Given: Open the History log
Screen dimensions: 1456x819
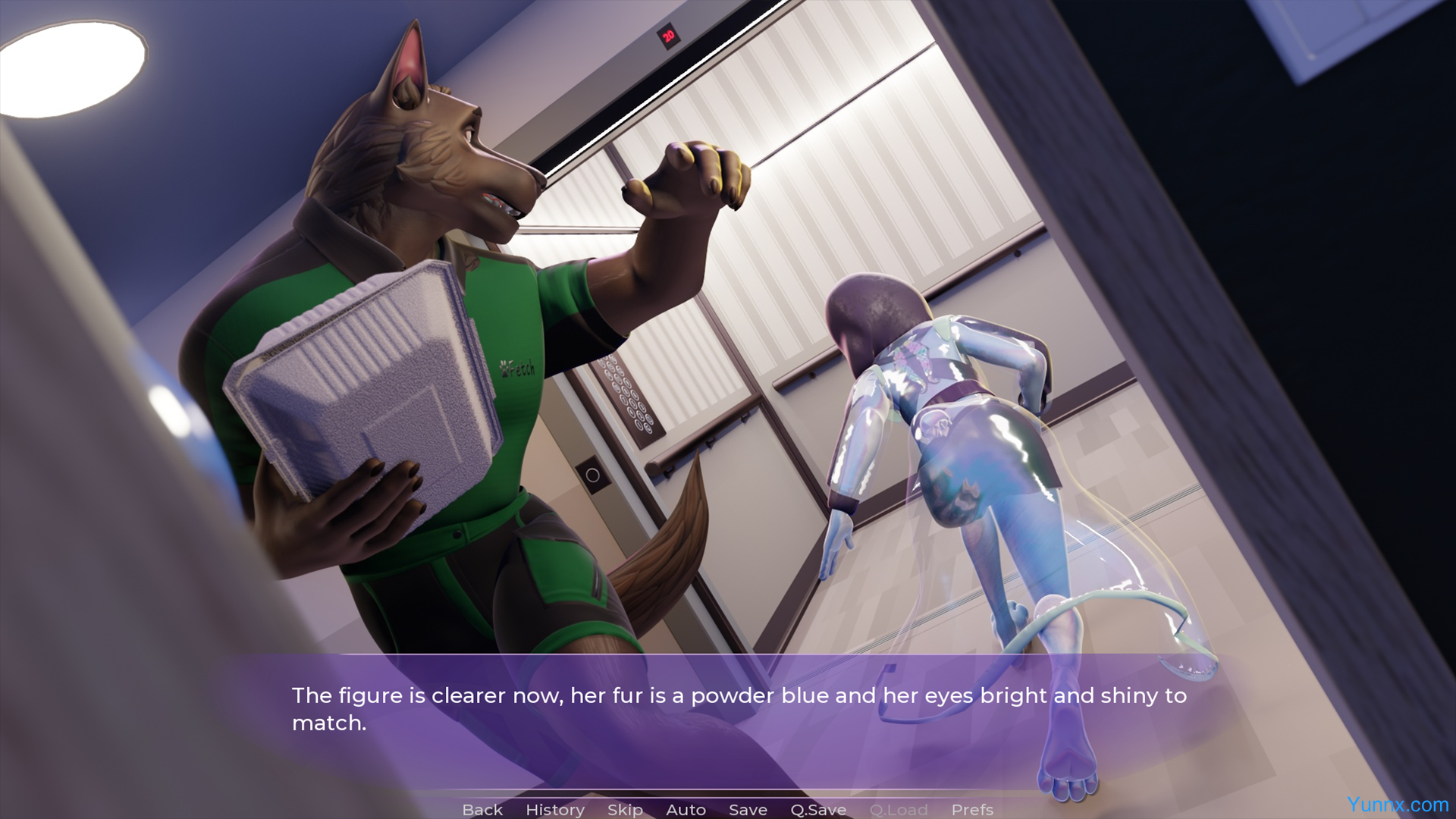Looking at the screenshot, I should pyautogui.click(x=554, y=810).
